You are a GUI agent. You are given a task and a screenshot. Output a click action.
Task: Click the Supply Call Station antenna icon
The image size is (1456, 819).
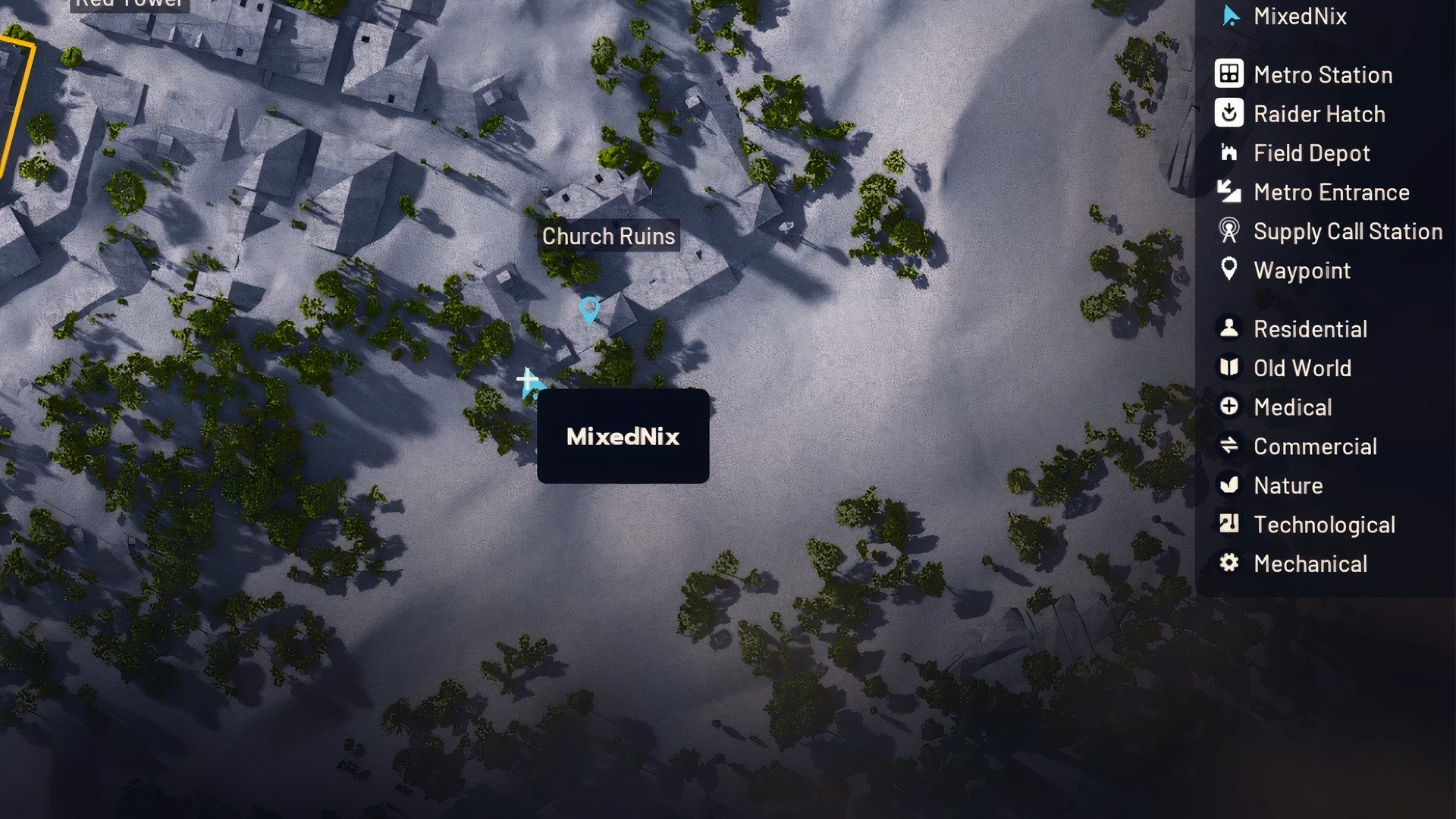click(x=1228, y=231)
